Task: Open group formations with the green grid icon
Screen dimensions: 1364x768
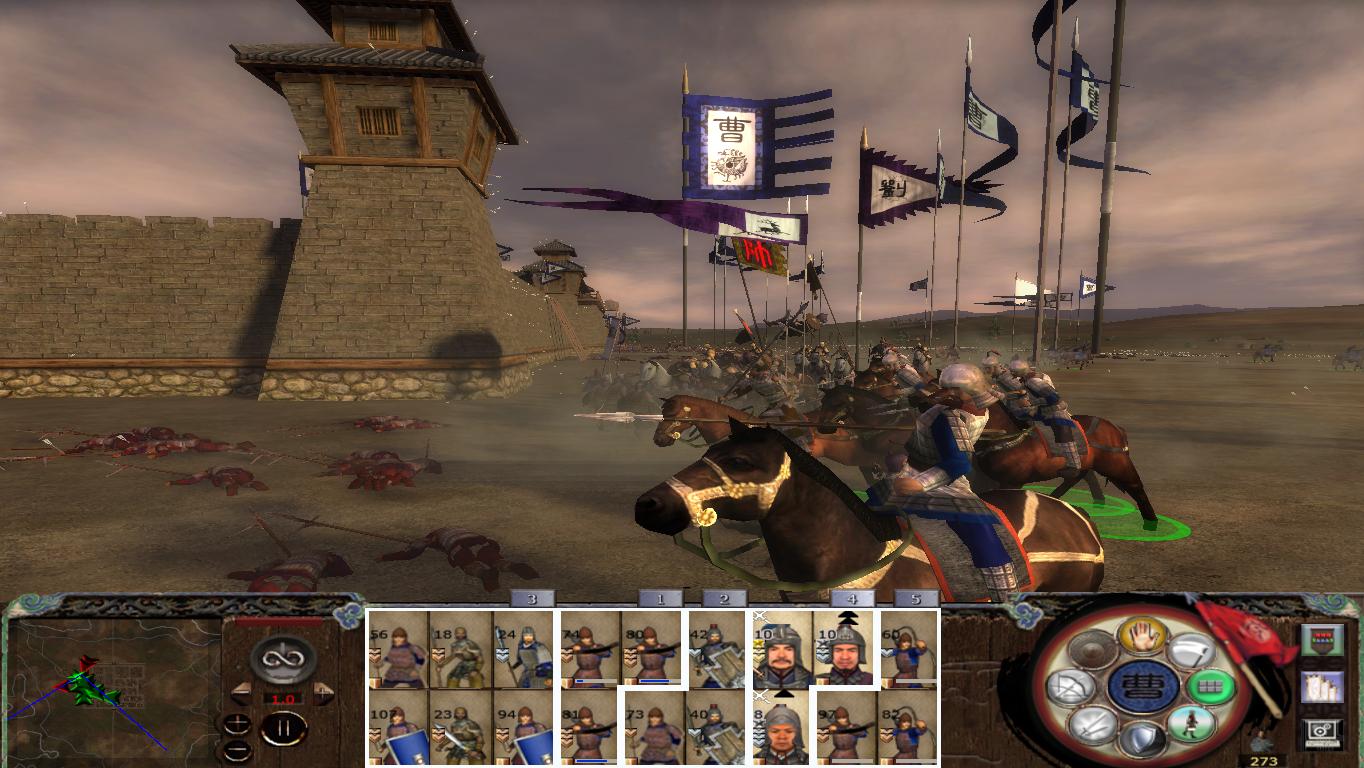Action: [1211, 687]
